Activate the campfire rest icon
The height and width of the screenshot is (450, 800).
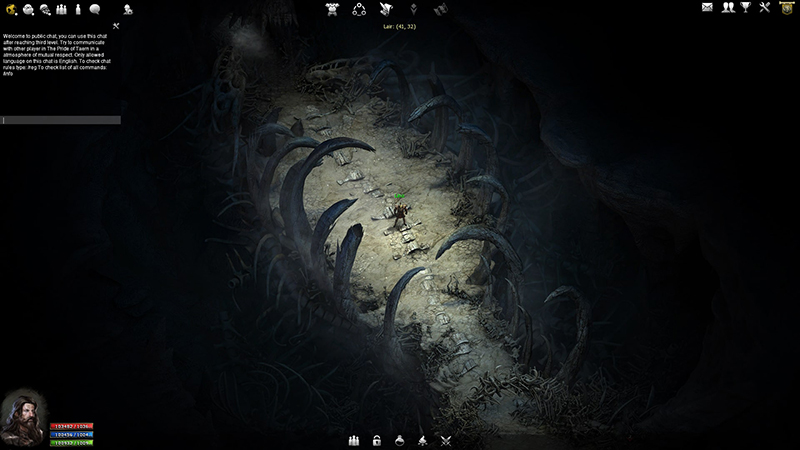(x=424, y=440)
